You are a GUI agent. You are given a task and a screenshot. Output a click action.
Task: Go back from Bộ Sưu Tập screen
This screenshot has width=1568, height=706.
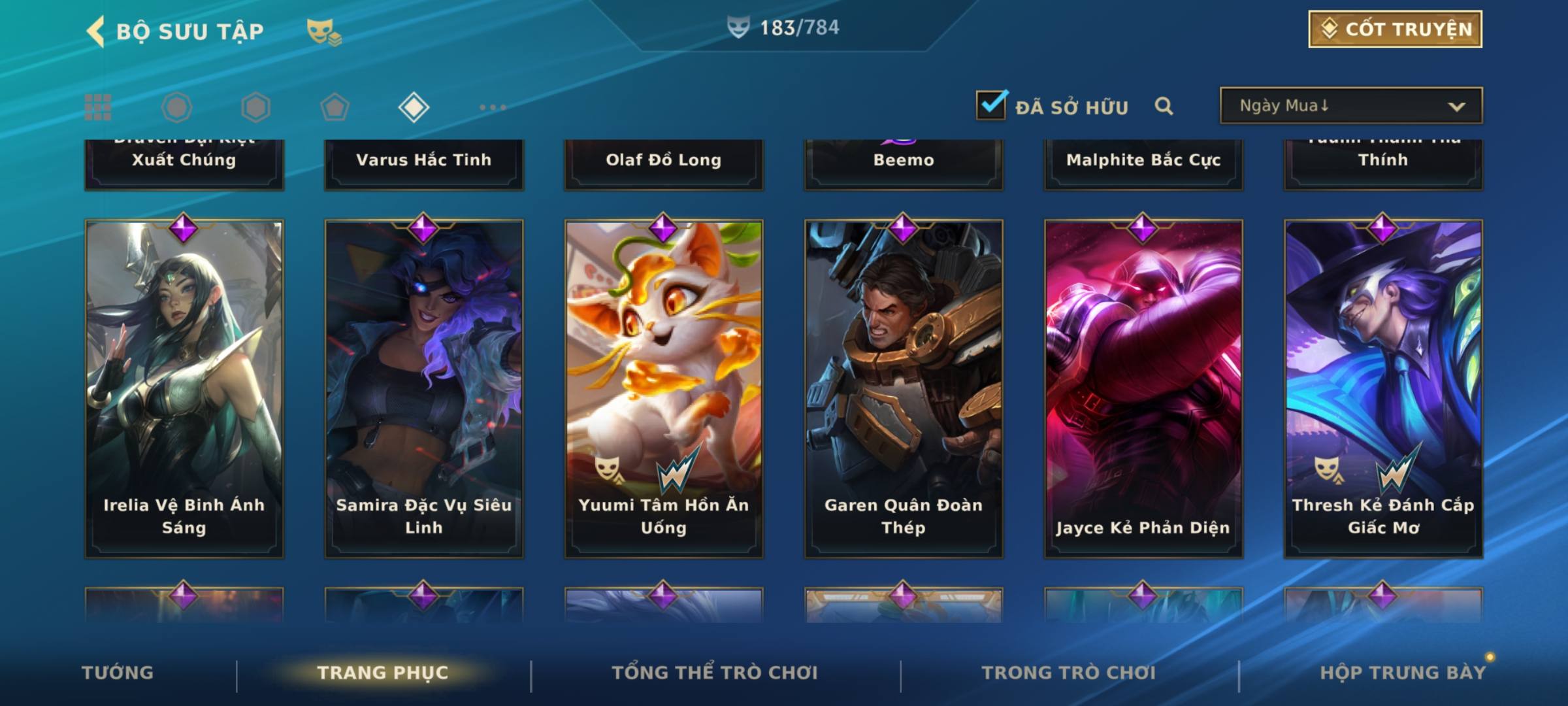tap(96, 31)
